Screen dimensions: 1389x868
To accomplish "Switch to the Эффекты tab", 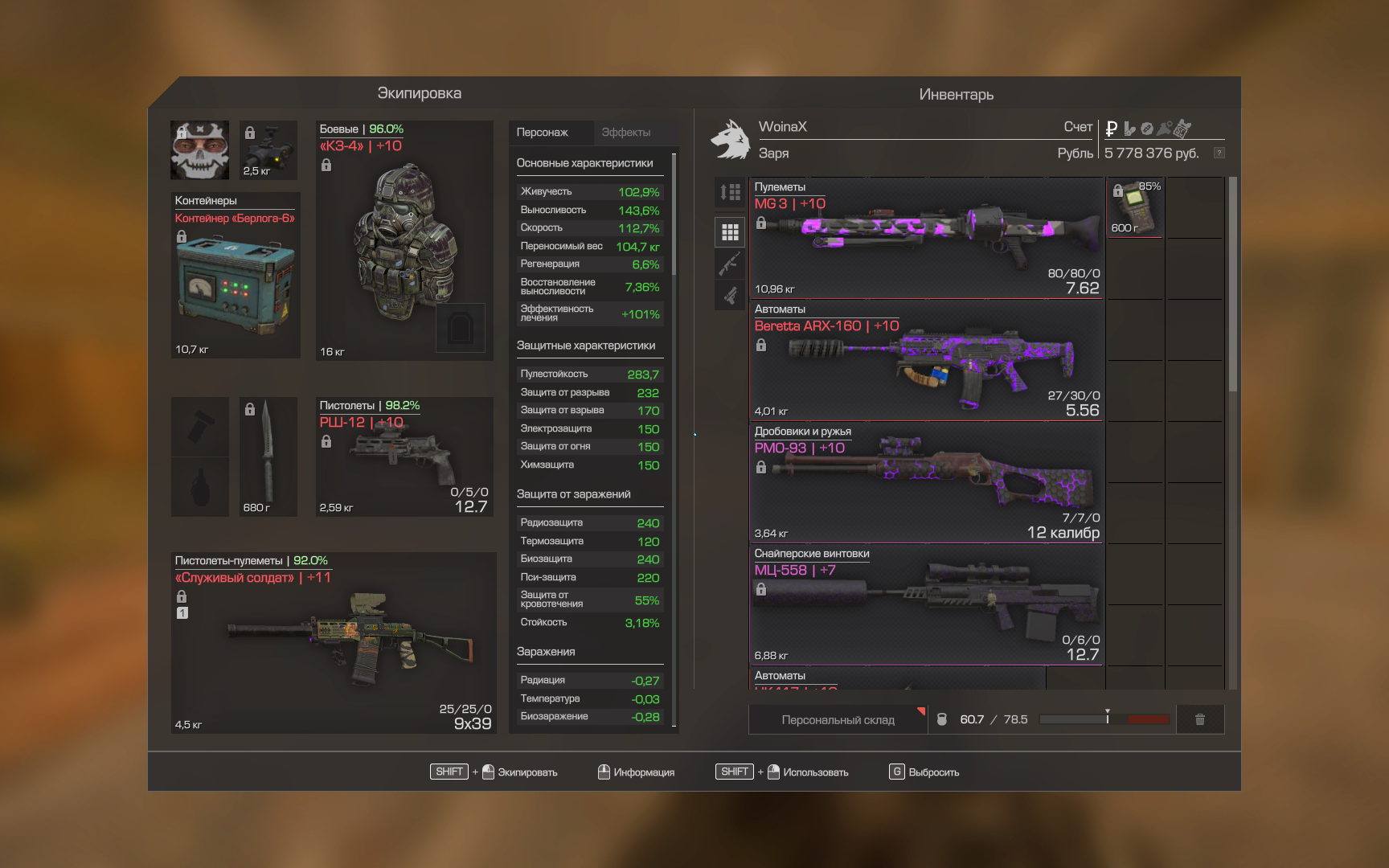I will (626, 133).
